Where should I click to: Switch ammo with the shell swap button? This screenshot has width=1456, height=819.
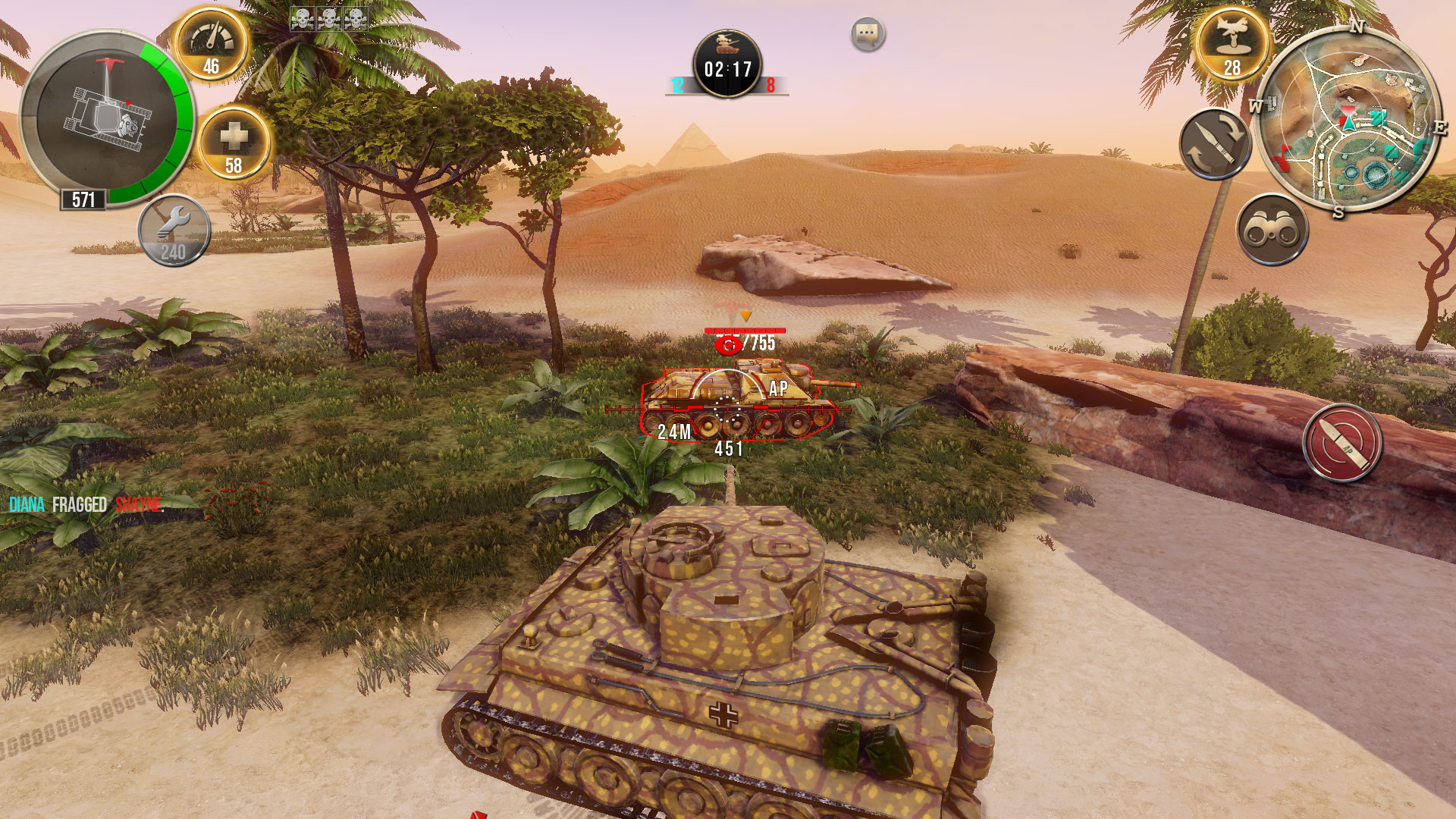pos(1215,144)
